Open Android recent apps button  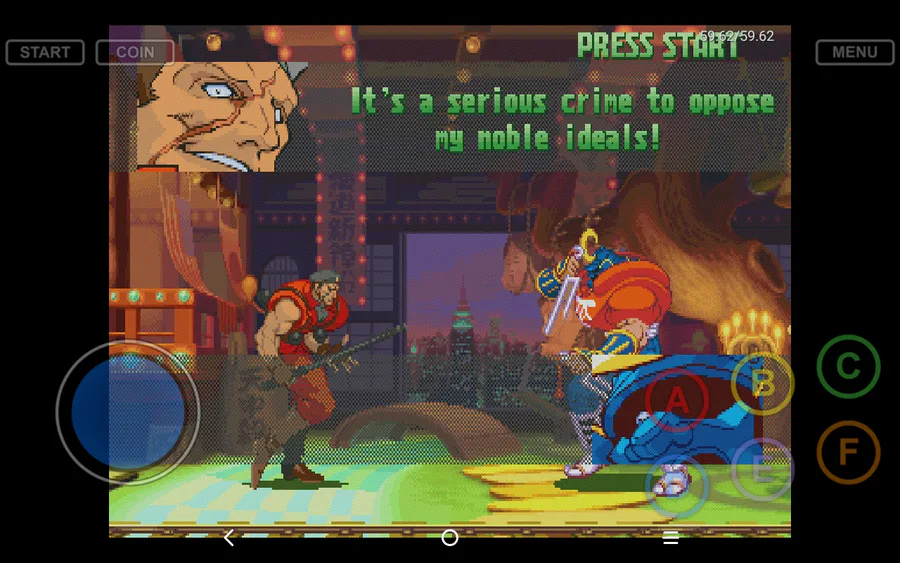click(x=671, y=538)
